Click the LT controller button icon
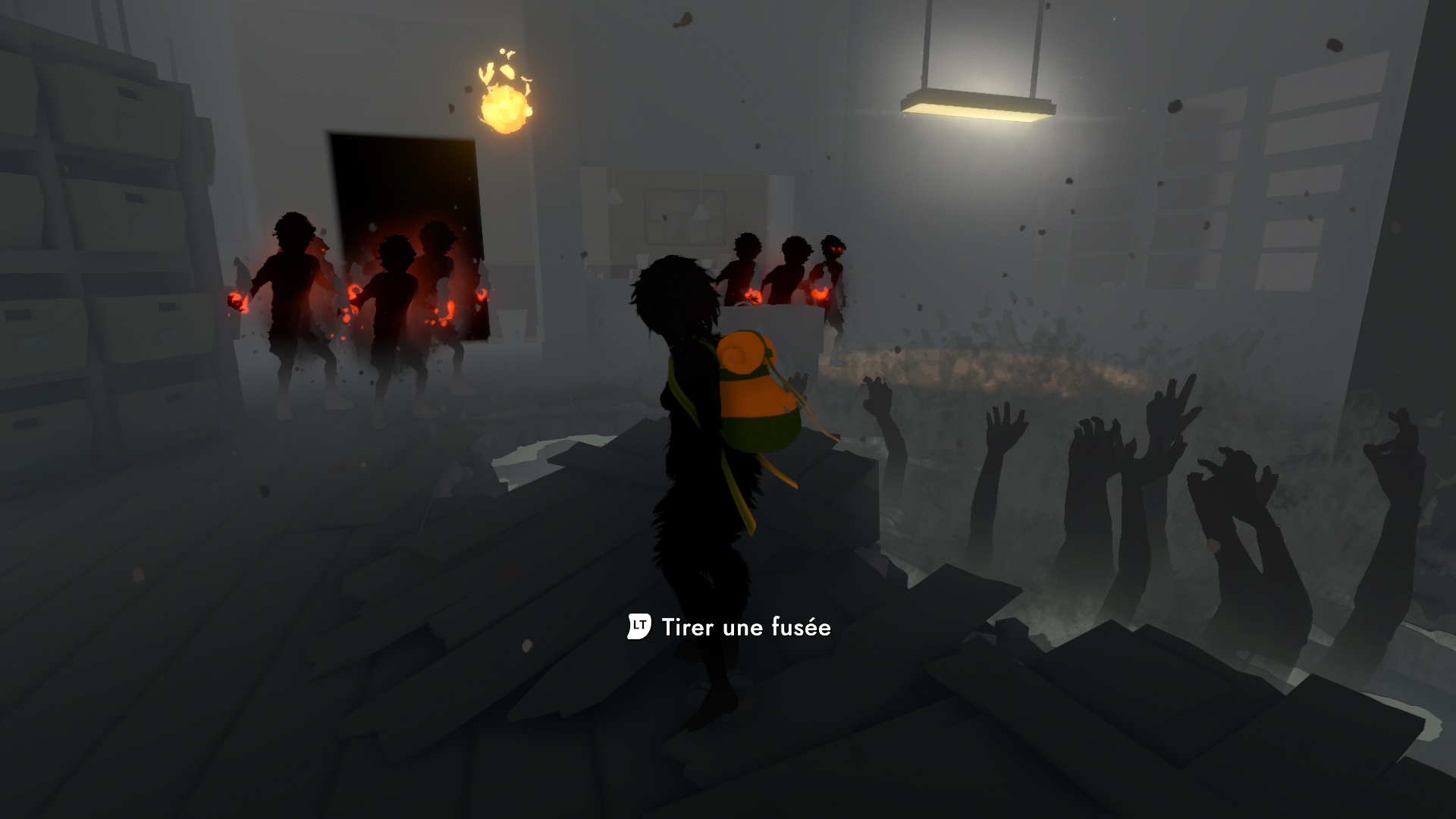Screen dimensions: 1456x819 click(x=638, y=627)
